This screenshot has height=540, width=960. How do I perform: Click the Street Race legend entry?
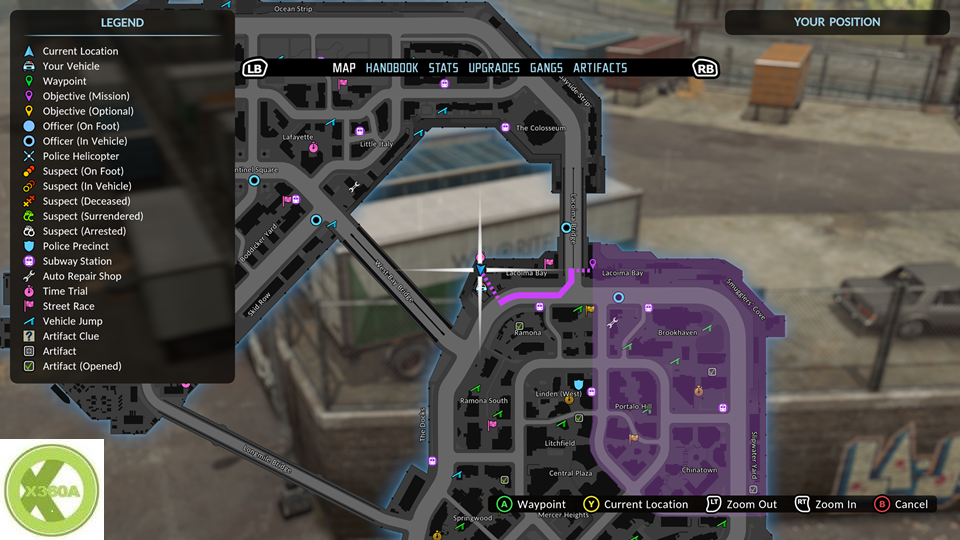68,306
